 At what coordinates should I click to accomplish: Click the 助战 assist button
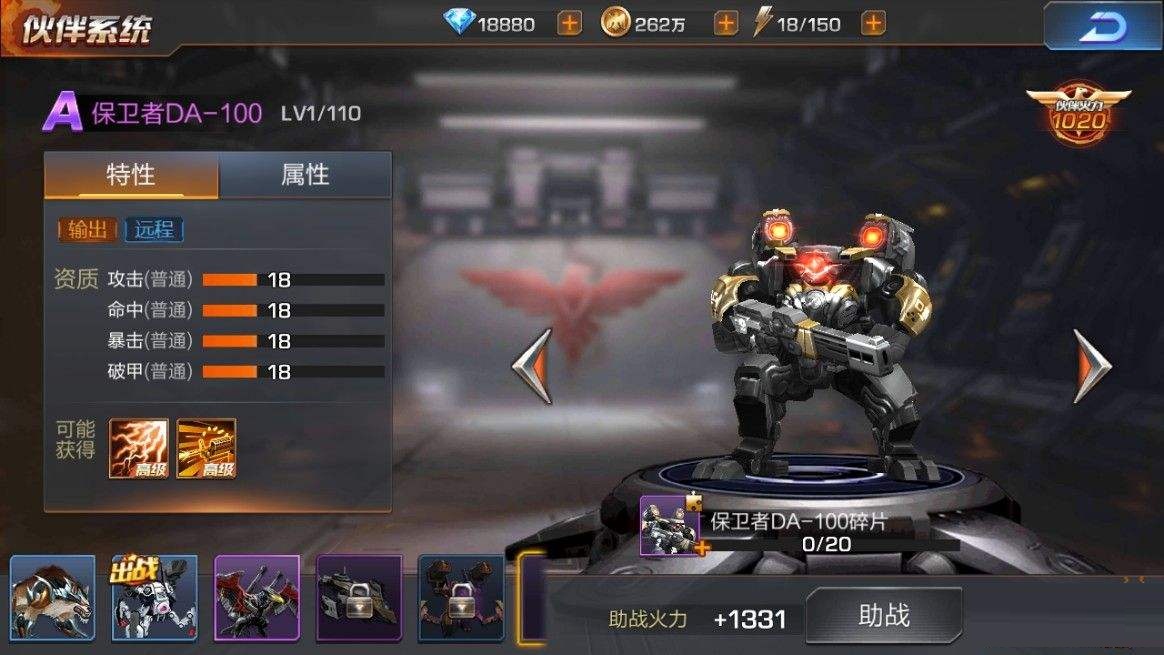coord(884,615)
